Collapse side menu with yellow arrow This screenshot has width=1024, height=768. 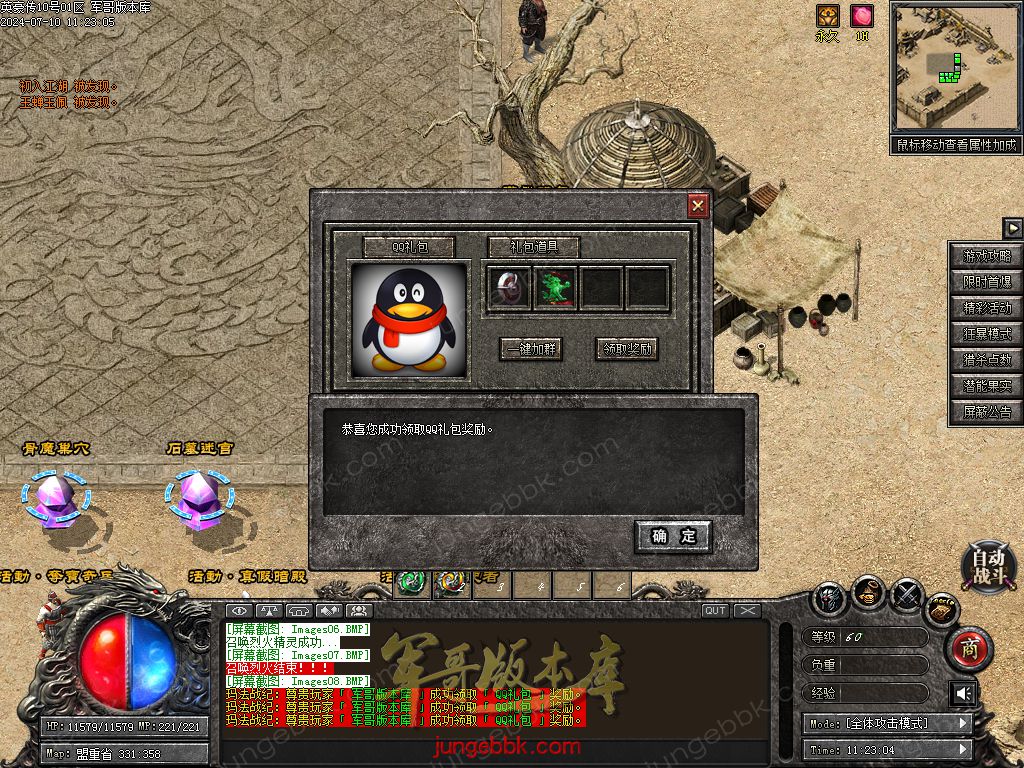coord(1012,228)
